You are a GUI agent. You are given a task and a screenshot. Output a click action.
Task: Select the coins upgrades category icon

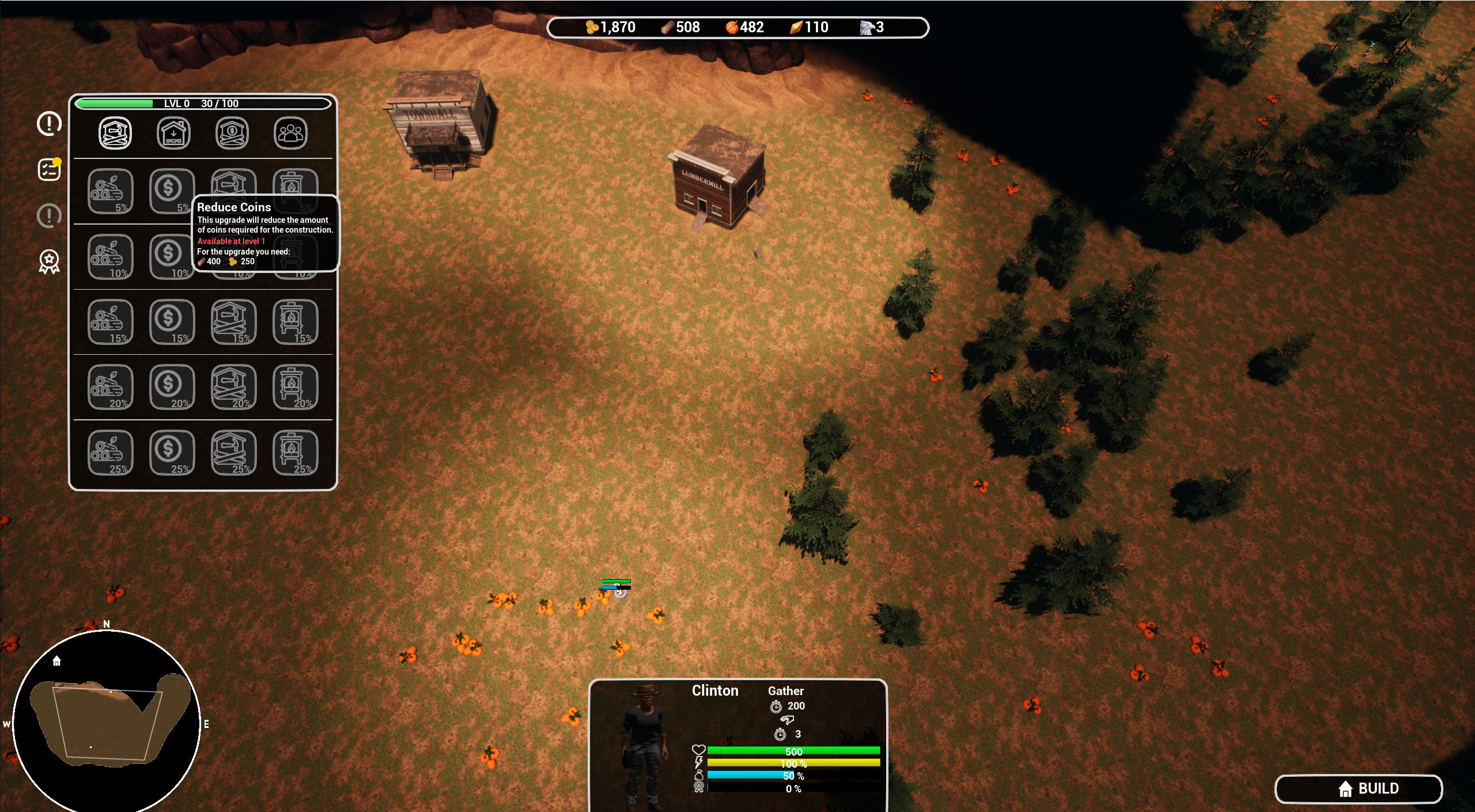[232, 132]
